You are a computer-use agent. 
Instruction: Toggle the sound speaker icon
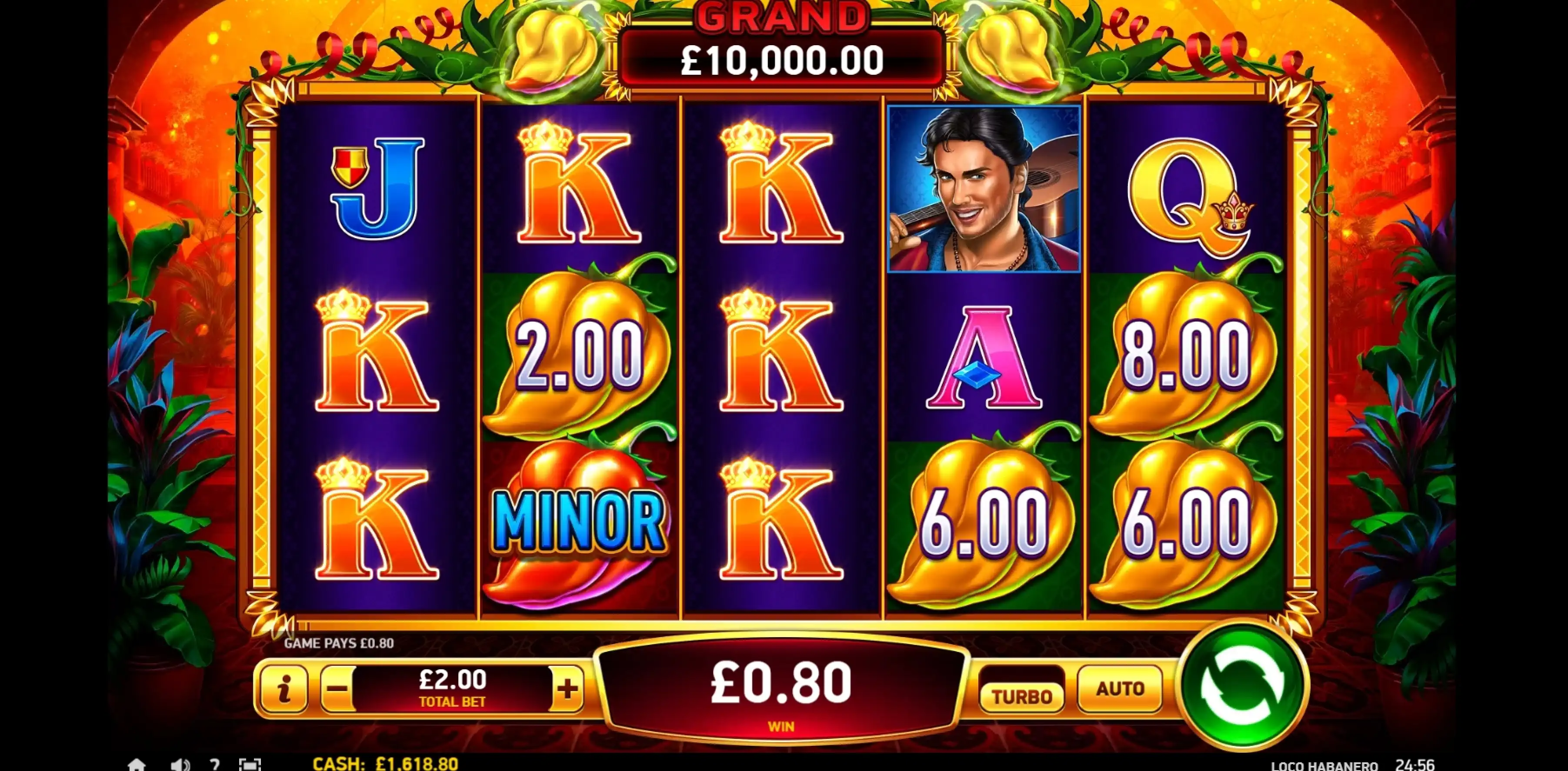click(179, 764)
